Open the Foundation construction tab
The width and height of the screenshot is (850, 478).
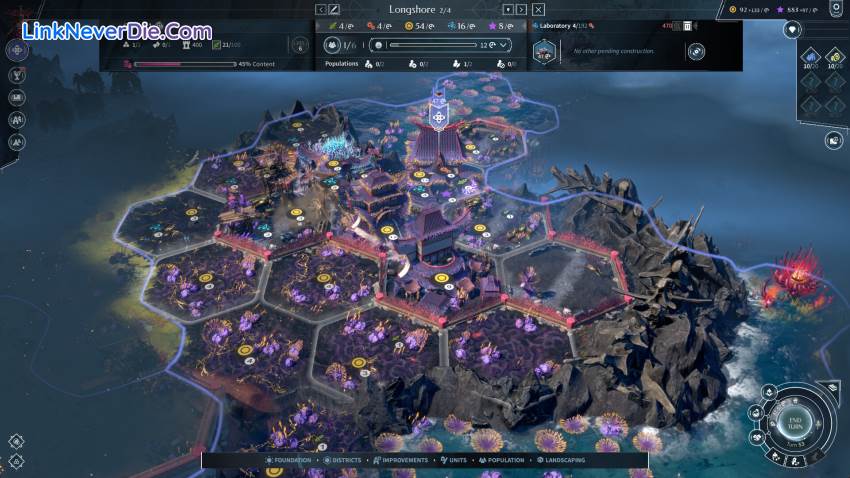(x=289, y=460)
